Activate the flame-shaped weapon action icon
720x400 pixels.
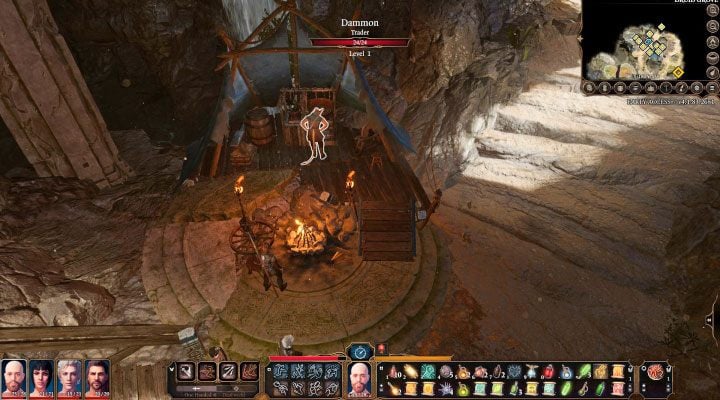tap(250, 373)
